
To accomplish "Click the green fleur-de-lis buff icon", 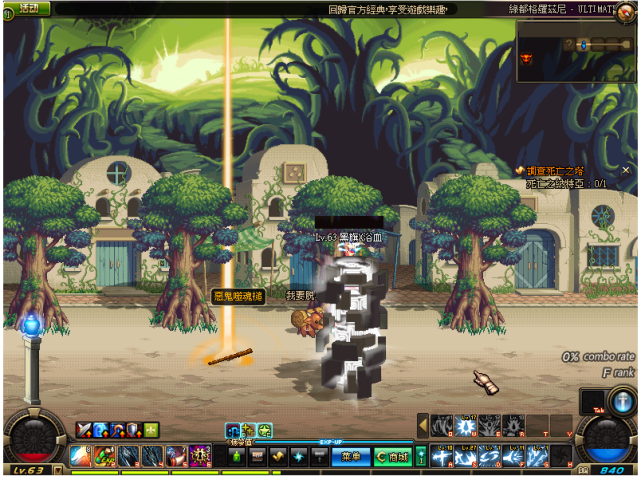I will [x=151, y=430].
